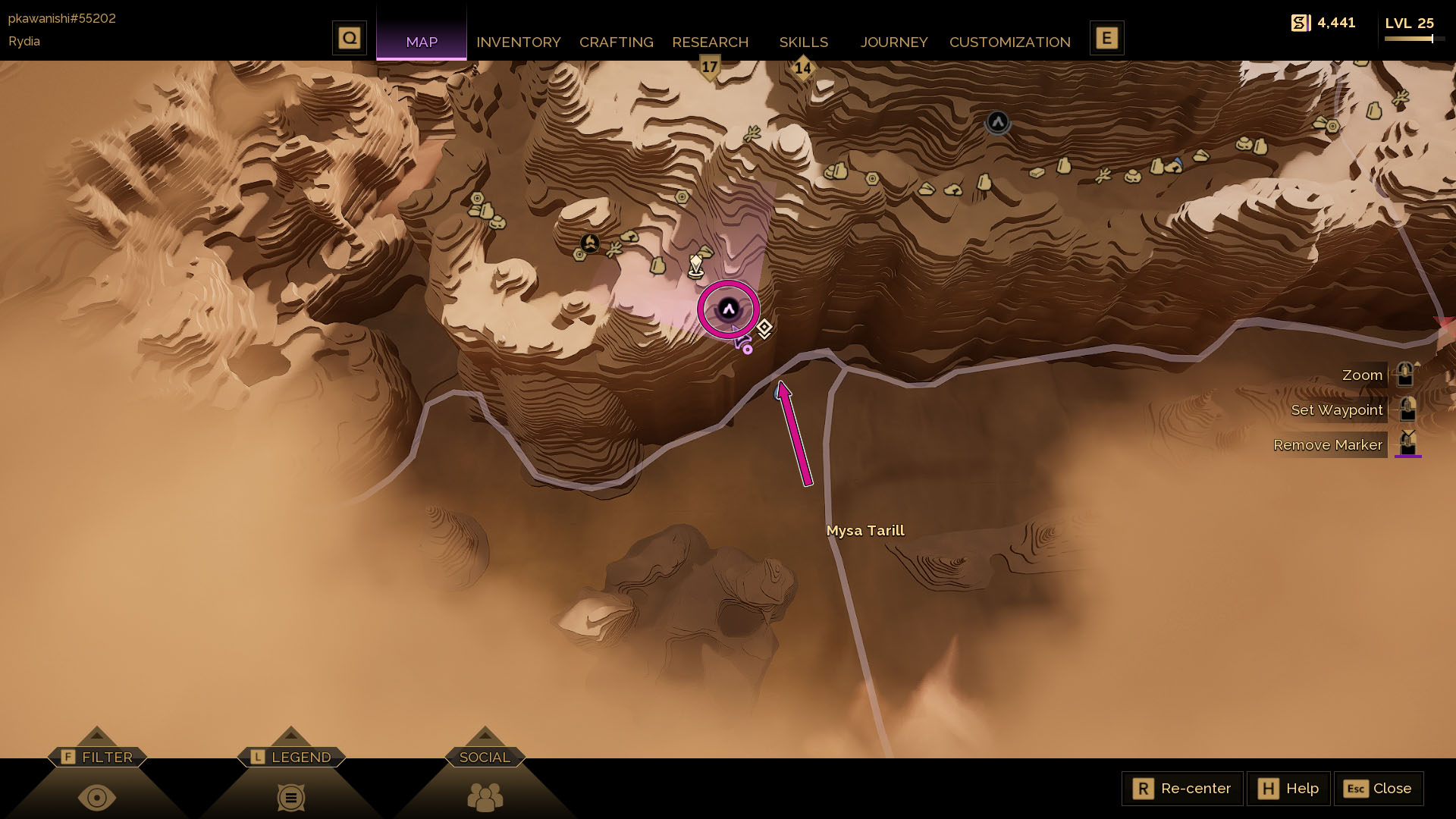Click the level 14 diamond marker
Image resolution: width=1456 pixels, height=819 pixels.
tap(802, 69)
